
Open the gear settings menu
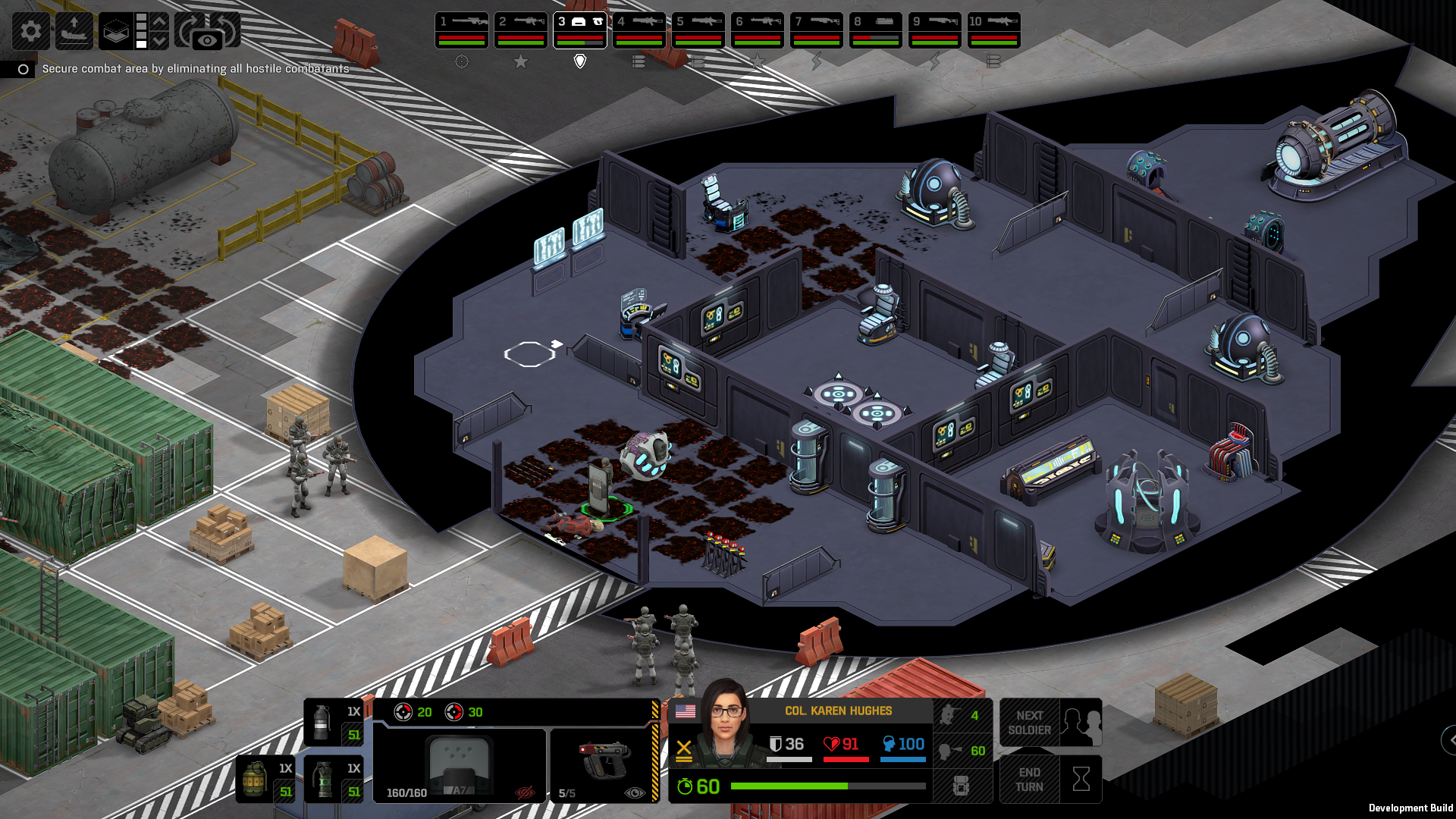coord(30,31)
